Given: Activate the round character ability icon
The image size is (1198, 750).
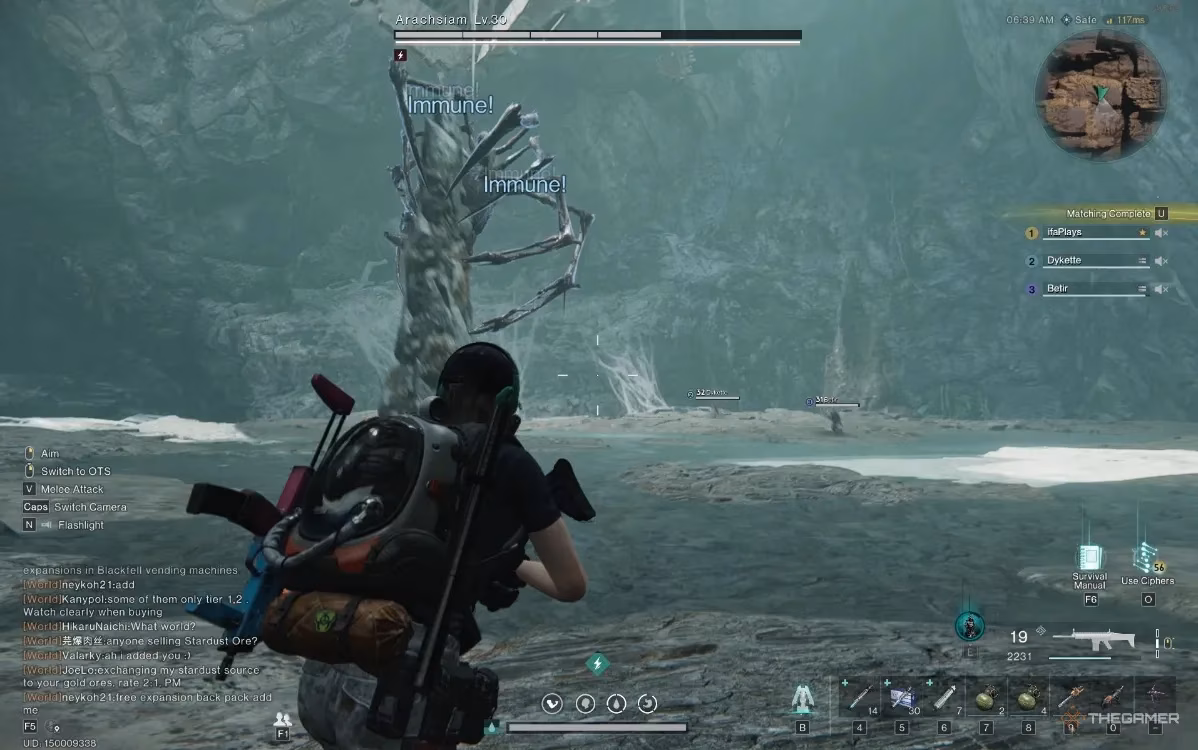Looking at the screenshot, I should coord(968,627).
